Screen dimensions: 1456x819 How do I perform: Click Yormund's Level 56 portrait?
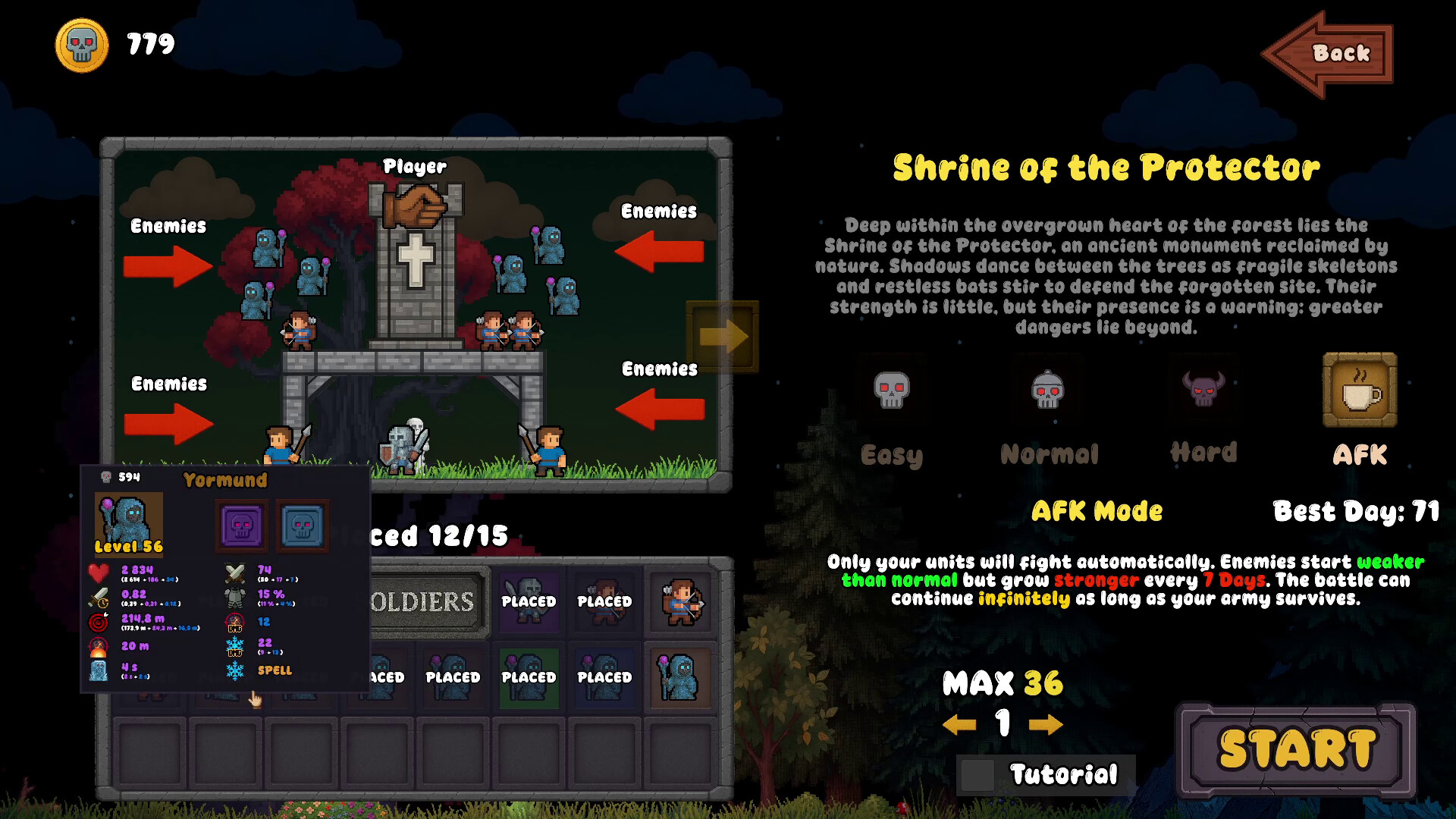click(128, 523)
